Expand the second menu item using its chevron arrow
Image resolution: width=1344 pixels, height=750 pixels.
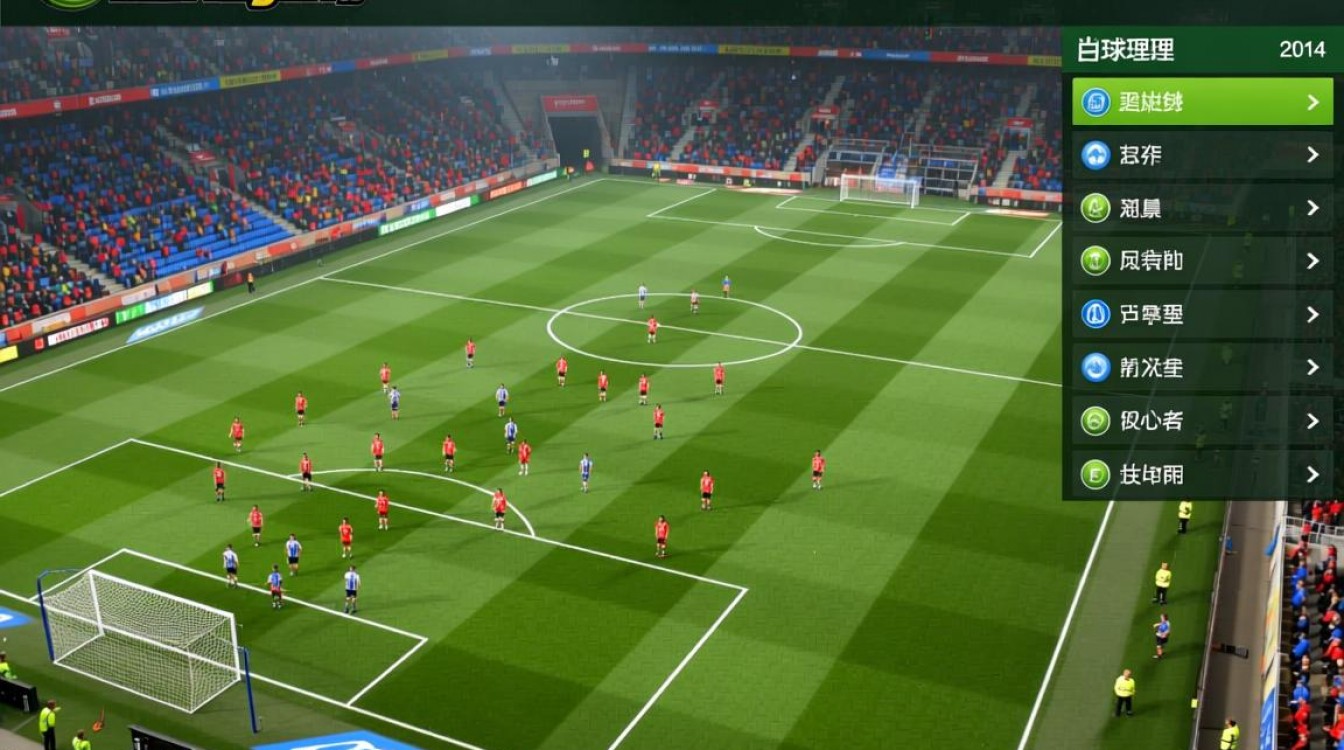pyautogui.click(x=1312, y=155)
